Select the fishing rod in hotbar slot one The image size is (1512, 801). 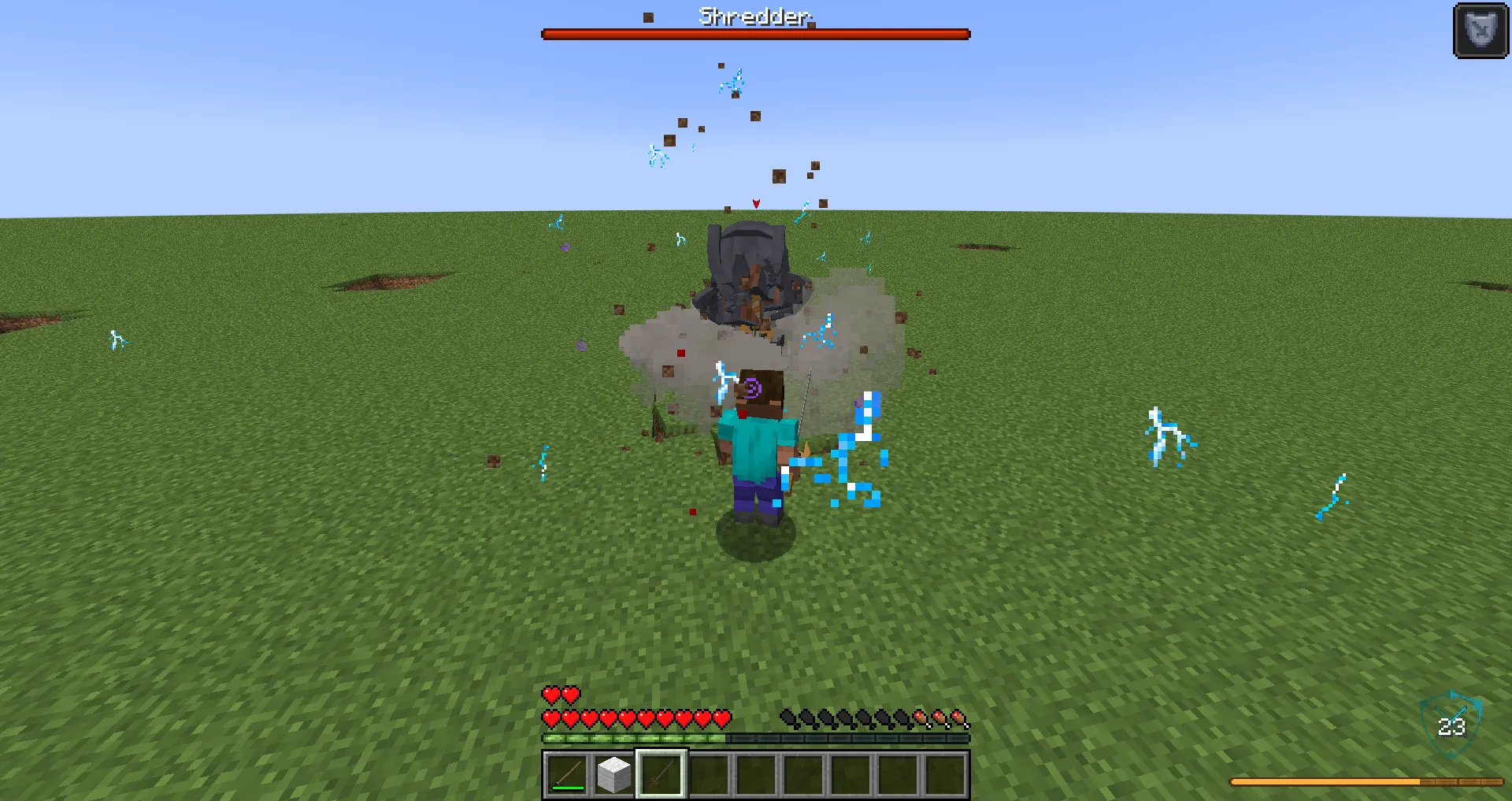point(565,773)
